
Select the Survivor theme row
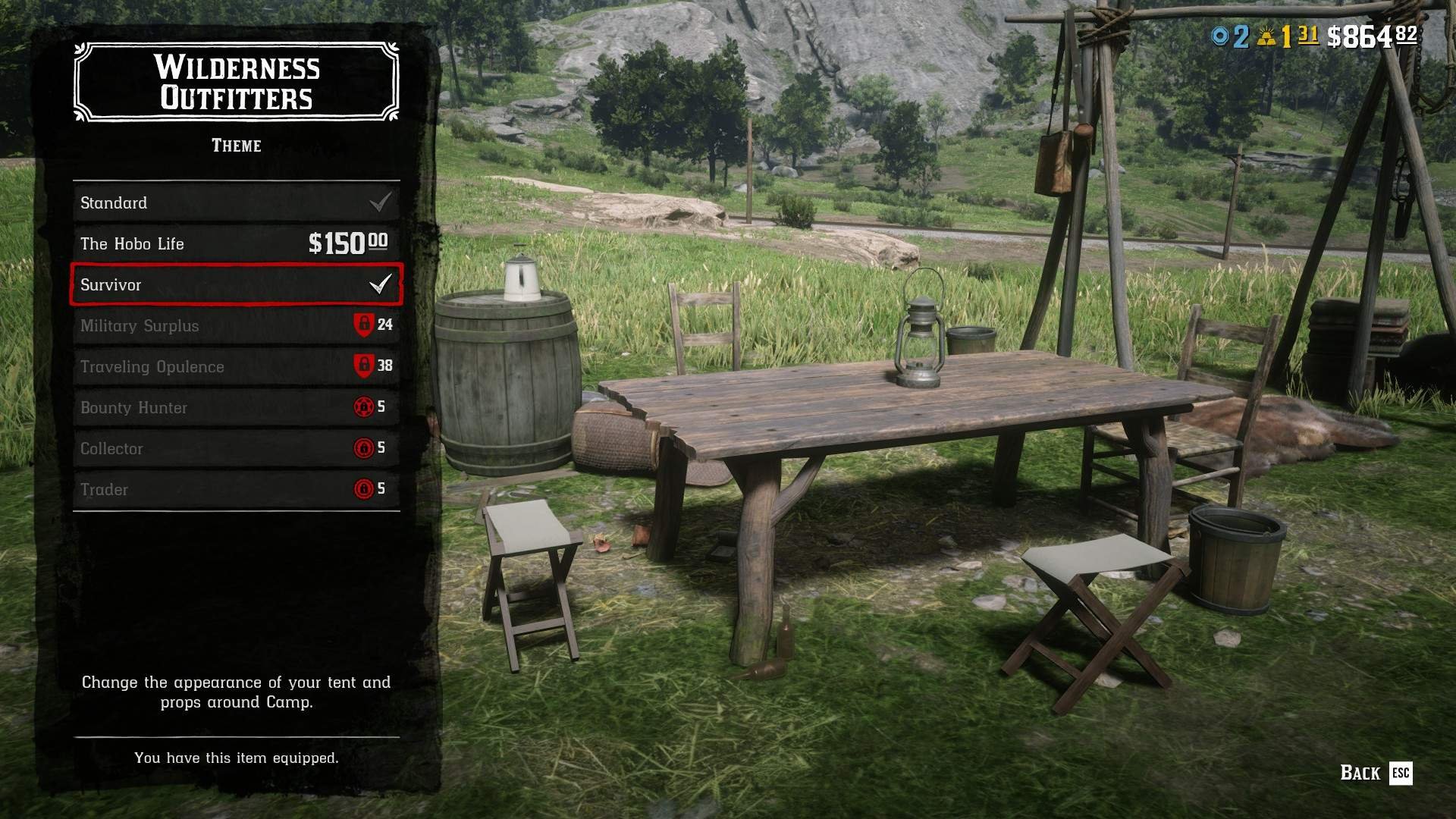236,284
